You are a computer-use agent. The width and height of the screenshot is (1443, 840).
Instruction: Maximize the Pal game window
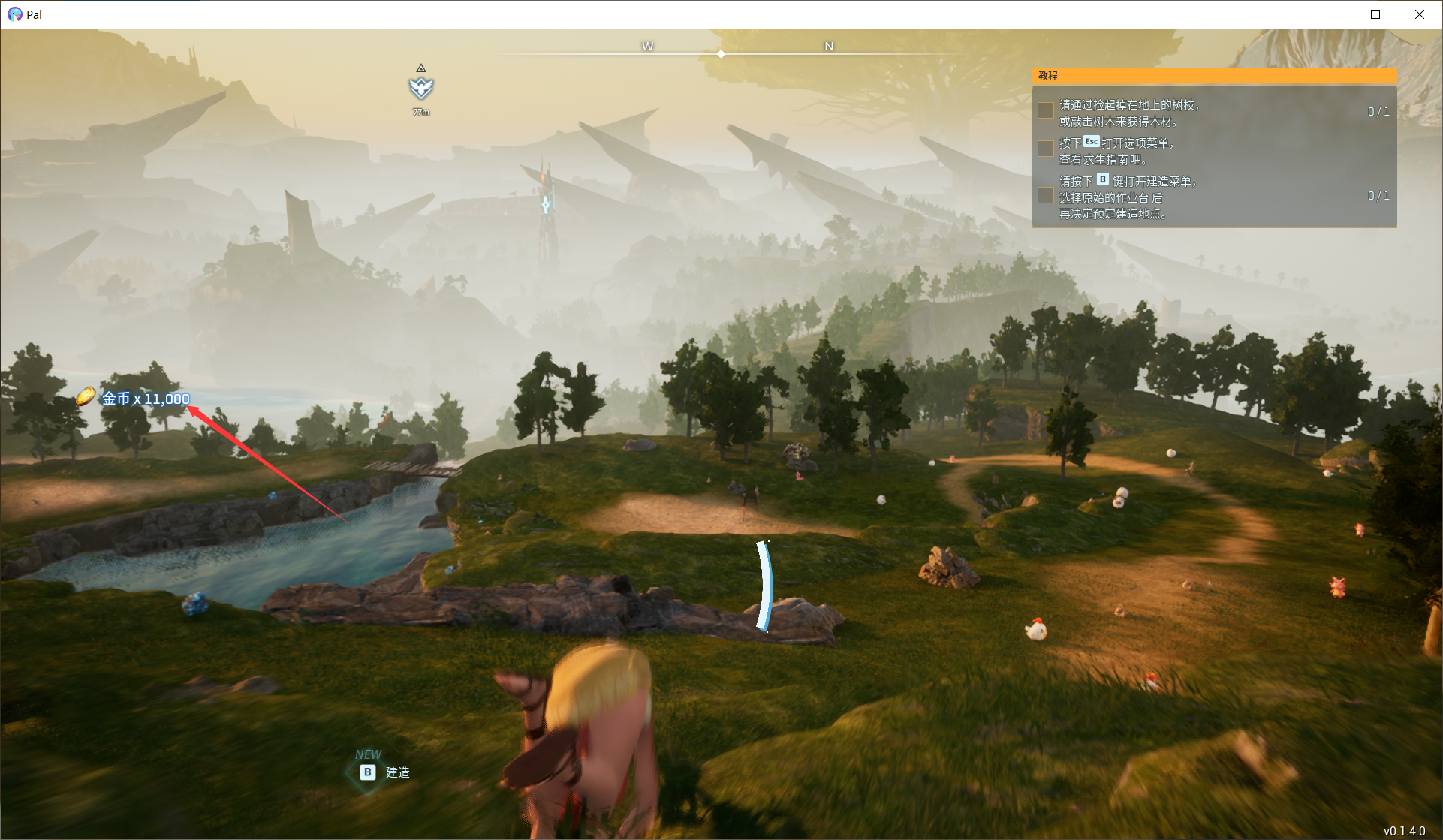point(1375,14)
